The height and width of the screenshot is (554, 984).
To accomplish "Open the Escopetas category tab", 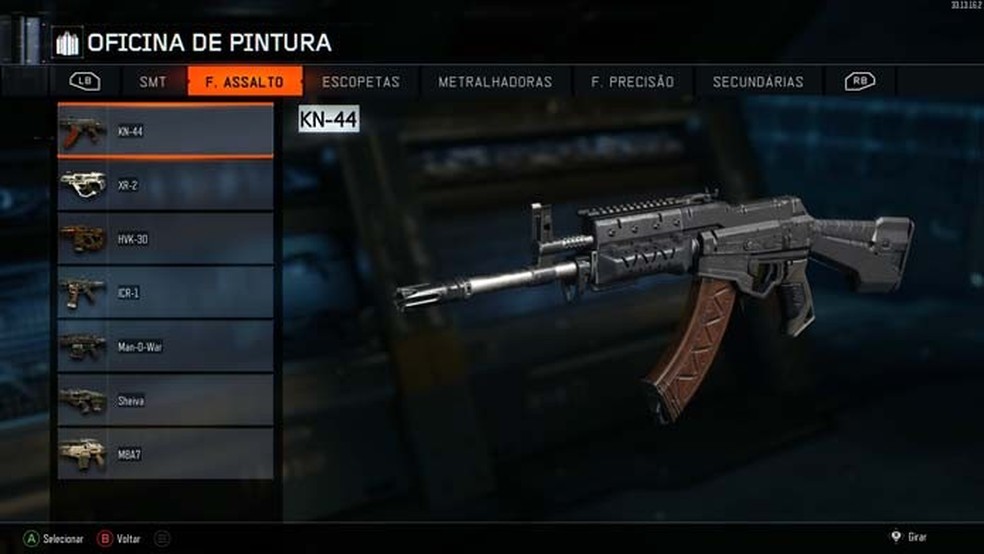I will point(360,82).
